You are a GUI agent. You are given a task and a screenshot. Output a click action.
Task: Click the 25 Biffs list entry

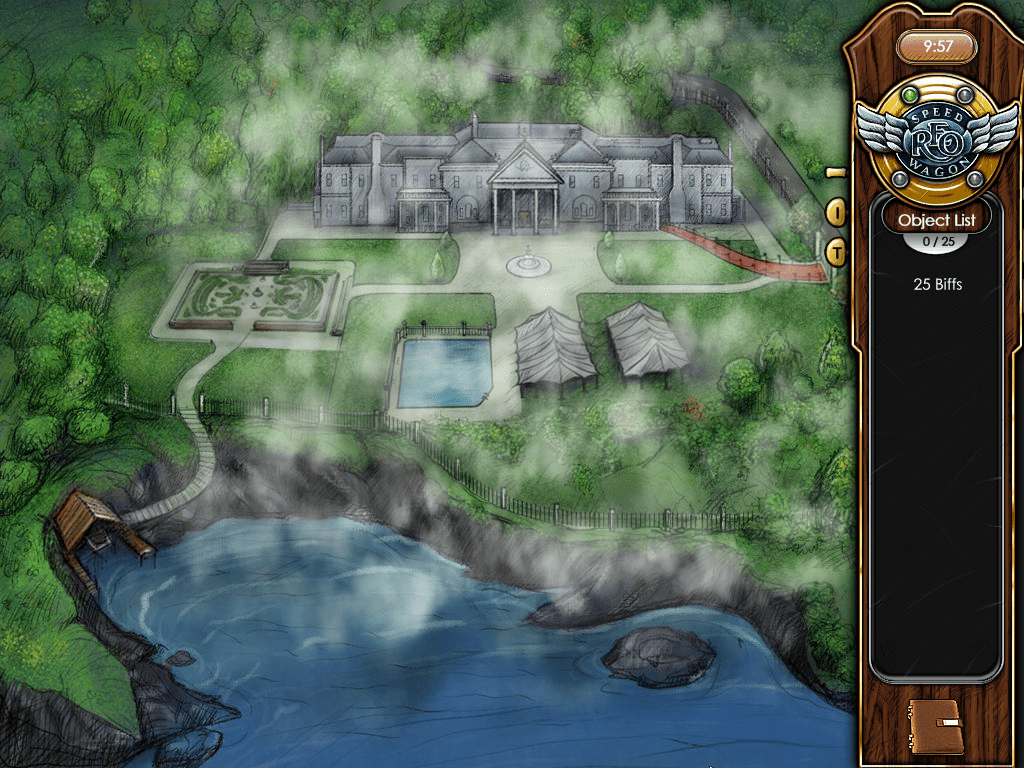click(937, 284)
